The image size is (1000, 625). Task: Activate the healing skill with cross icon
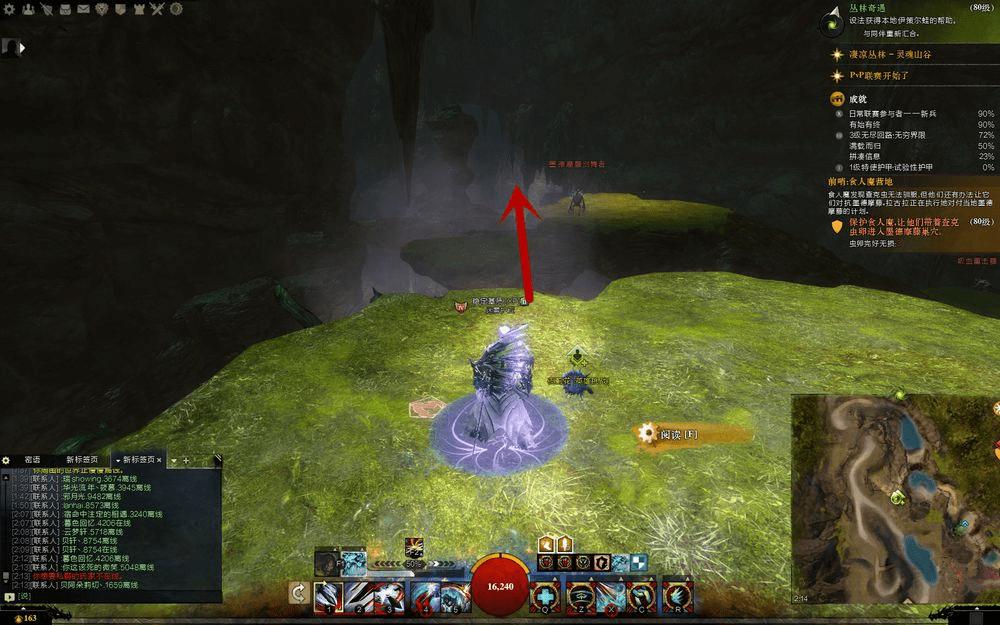[x=545, y=594]
